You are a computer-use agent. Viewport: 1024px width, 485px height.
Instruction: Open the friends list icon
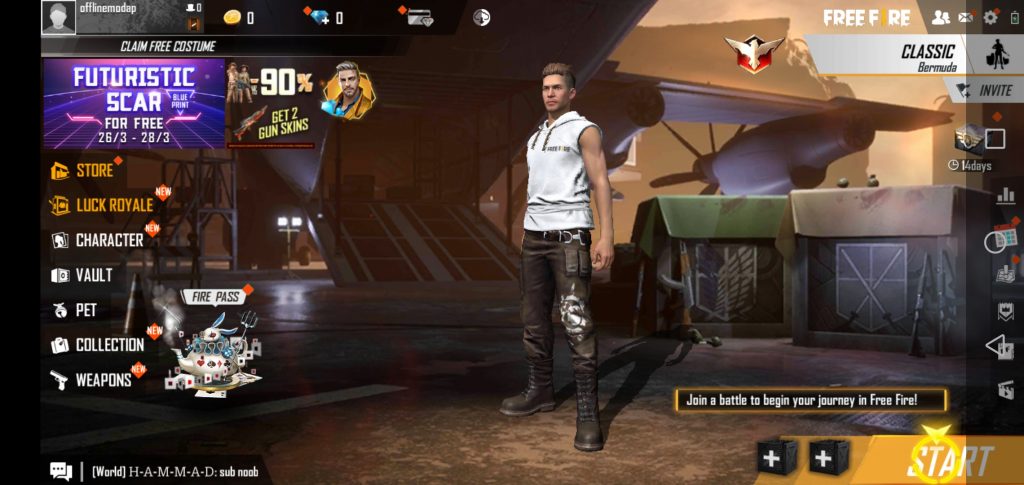[940, 17]
